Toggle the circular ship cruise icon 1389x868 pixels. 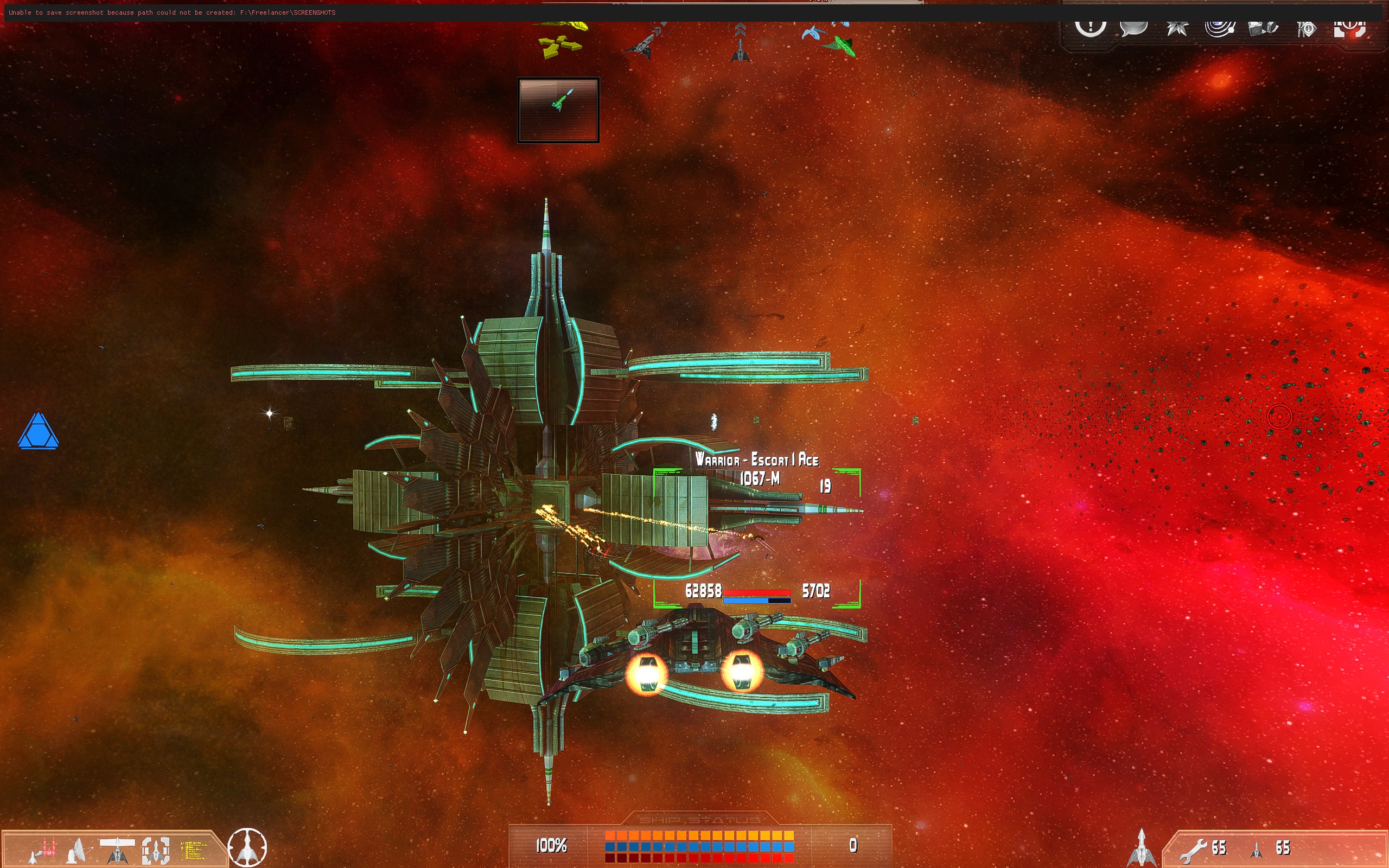[x=247, y=847]
